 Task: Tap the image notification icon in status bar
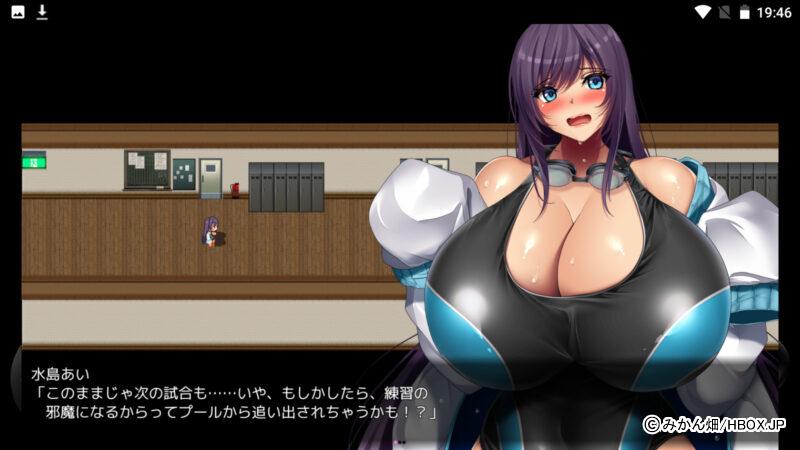click(x=18, y=12)
